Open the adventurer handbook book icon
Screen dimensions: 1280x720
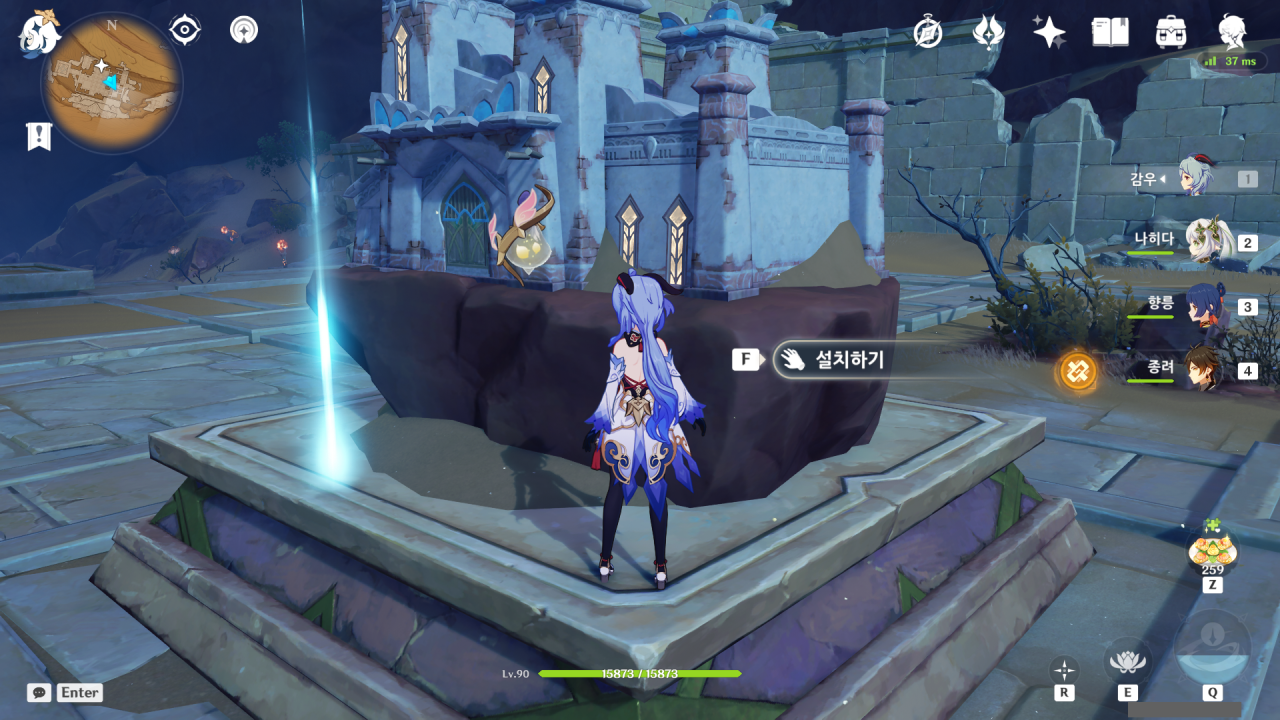(x=1110, y=32)
